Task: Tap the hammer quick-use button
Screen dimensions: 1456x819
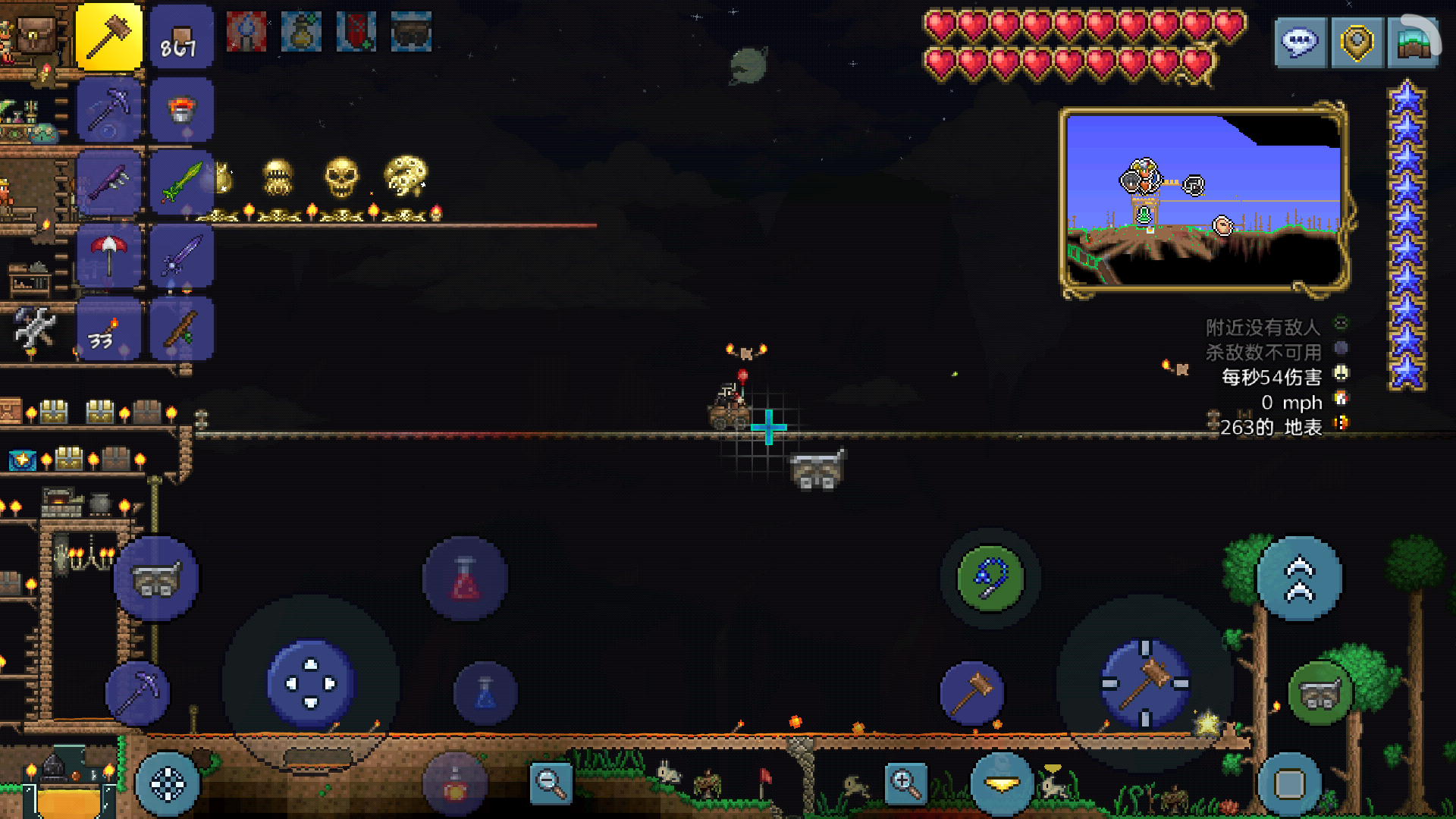Action: tap(972, 693)
